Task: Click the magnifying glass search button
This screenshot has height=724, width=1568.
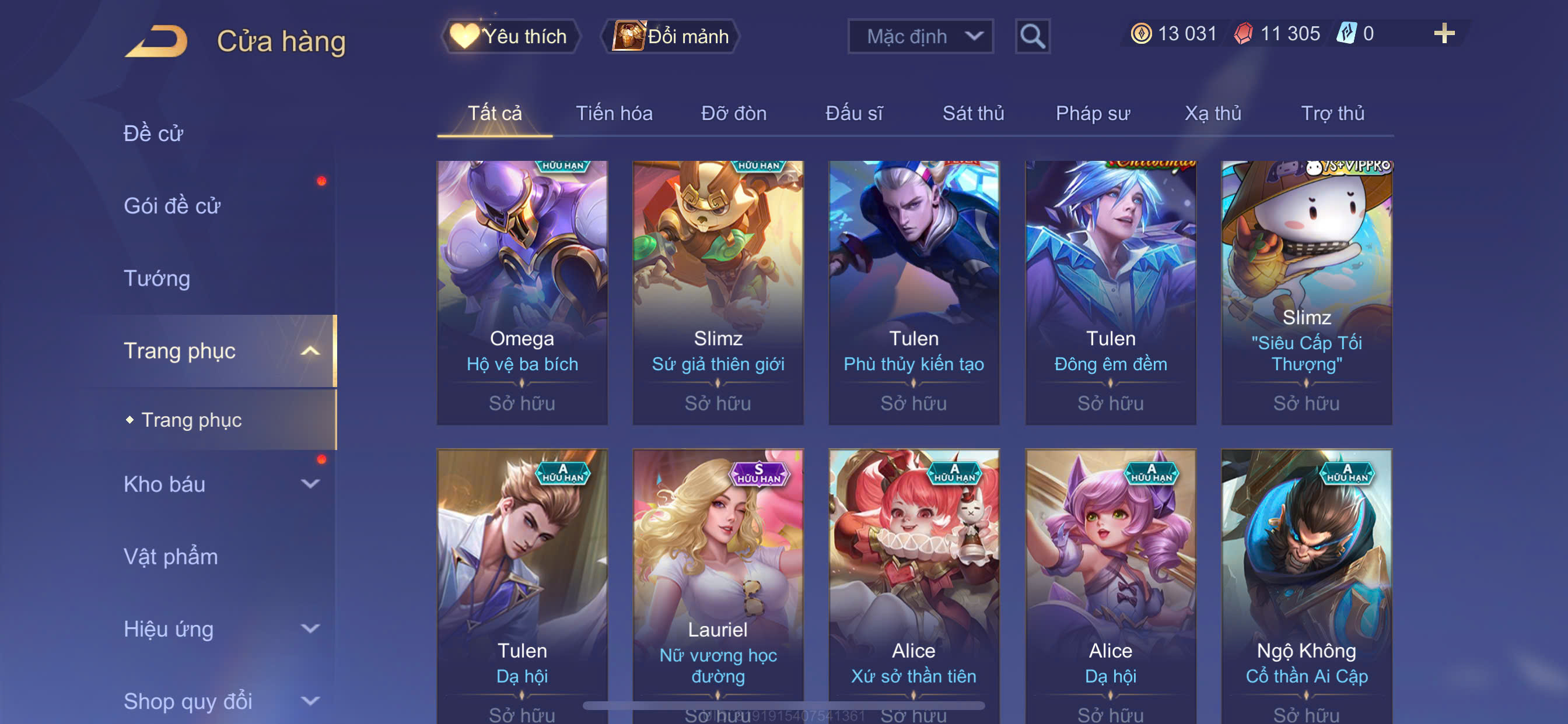Action: tap(1032, 37)
